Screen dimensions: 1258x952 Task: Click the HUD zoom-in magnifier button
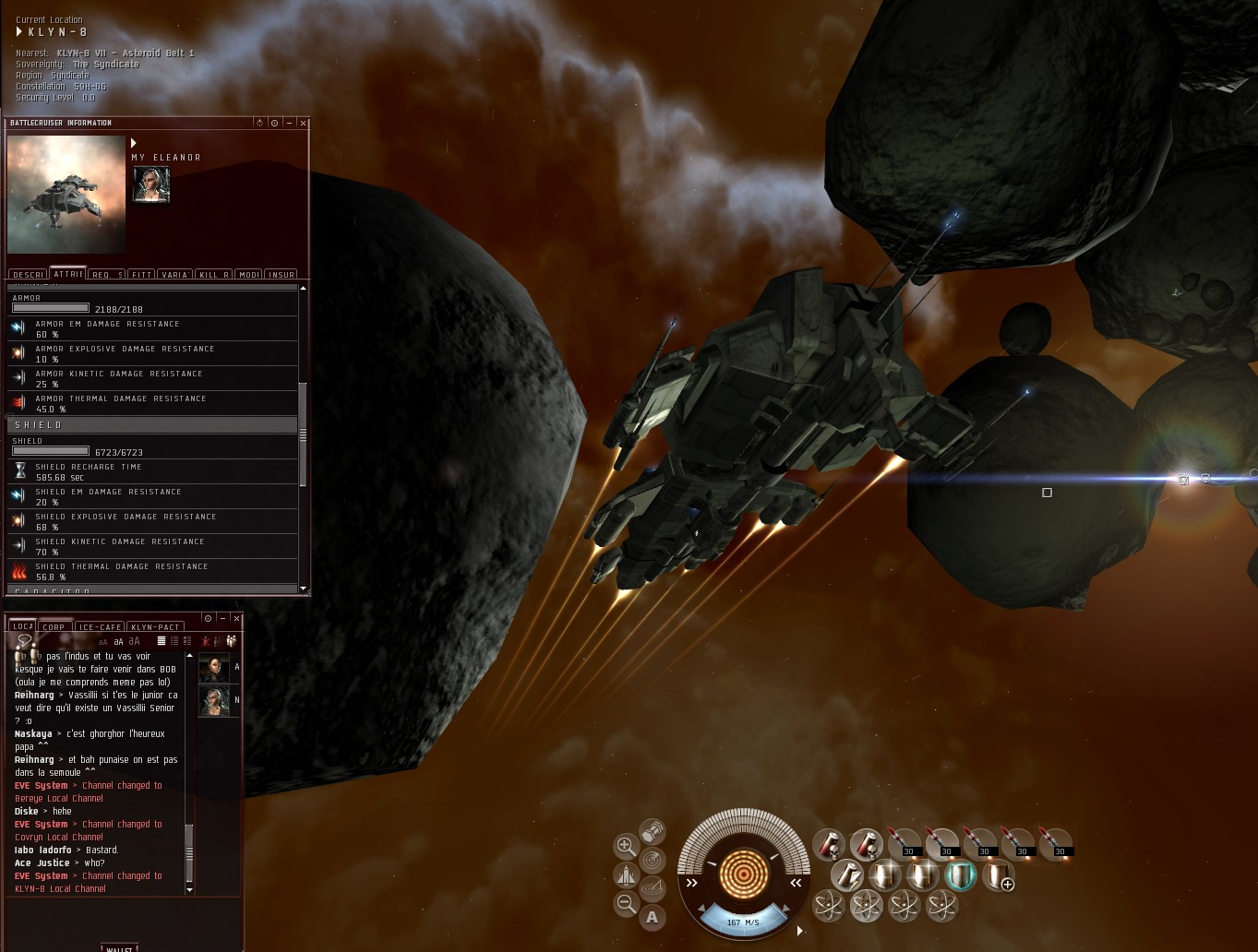pos(626,846)
